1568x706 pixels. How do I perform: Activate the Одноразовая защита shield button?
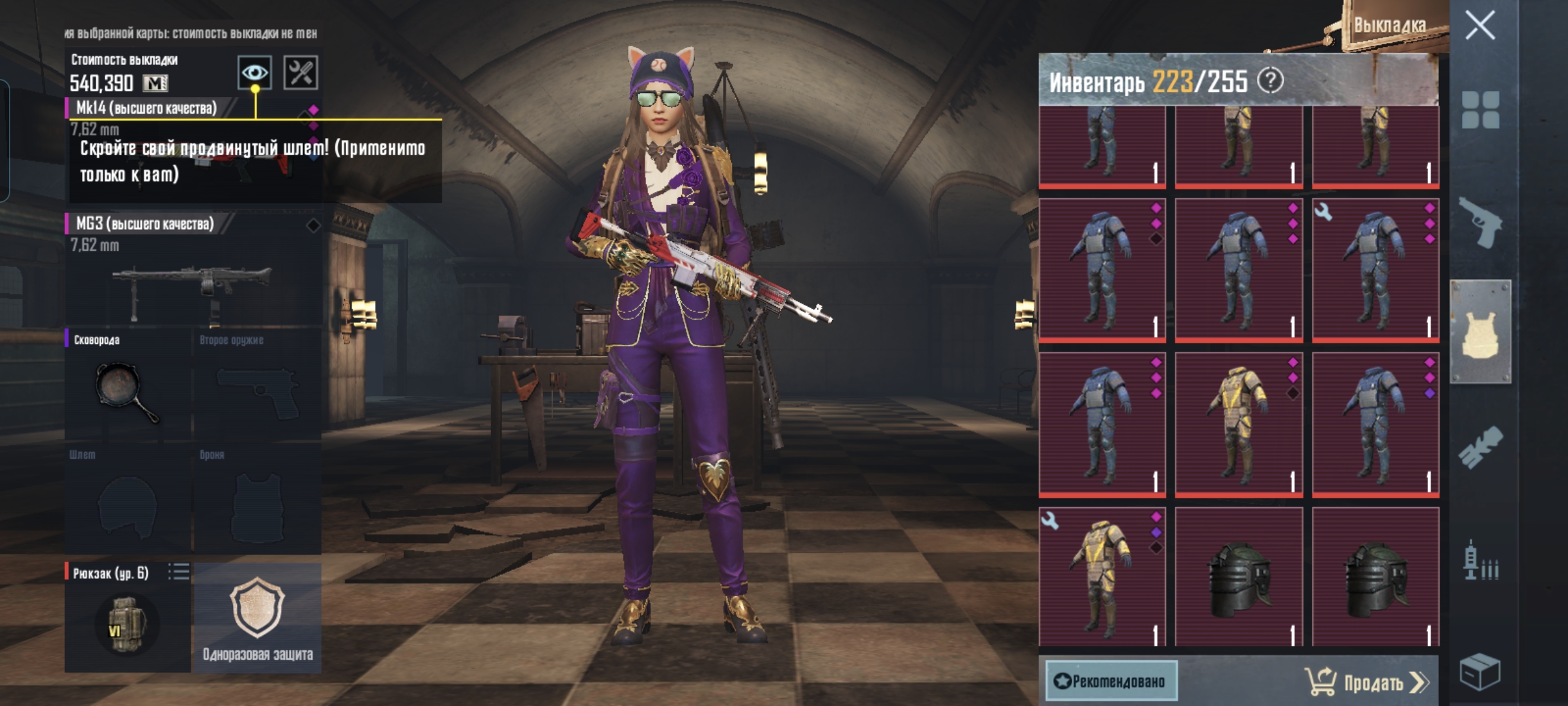pyautogui.click(x=257, y=617)
